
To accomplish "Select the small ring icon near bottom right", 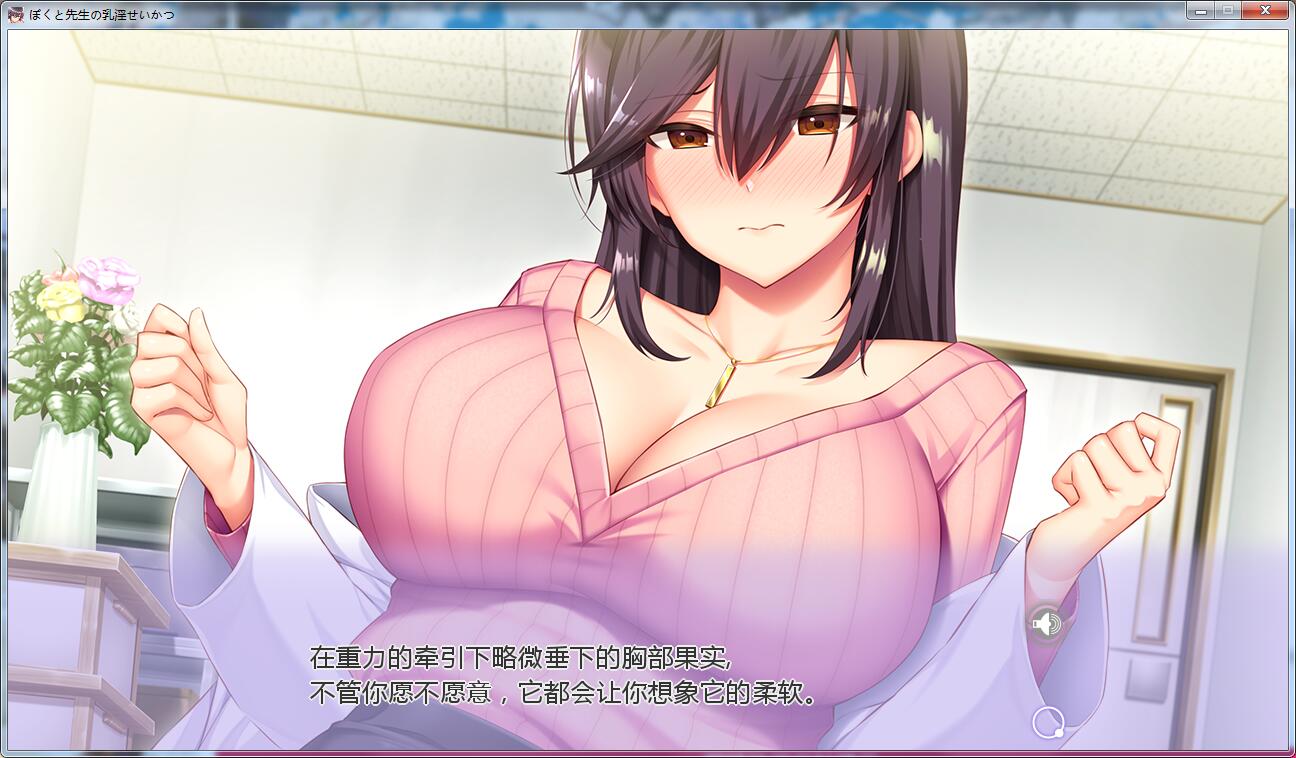I will (x=1047, y=722).
